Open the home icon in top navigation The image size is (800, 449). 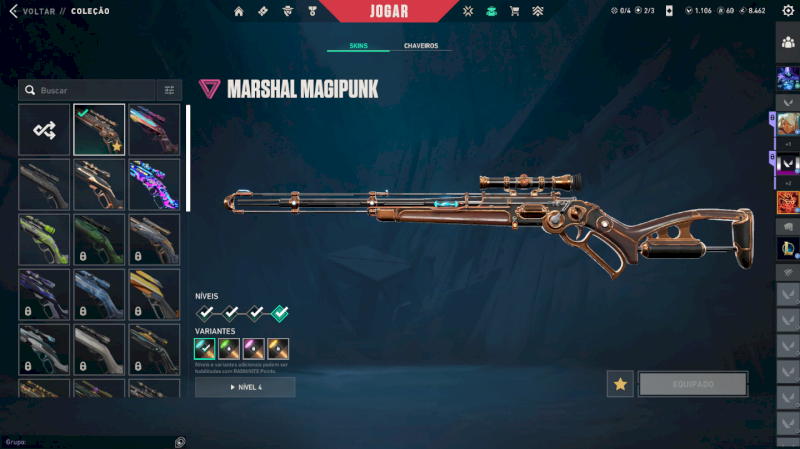(239, 11)
